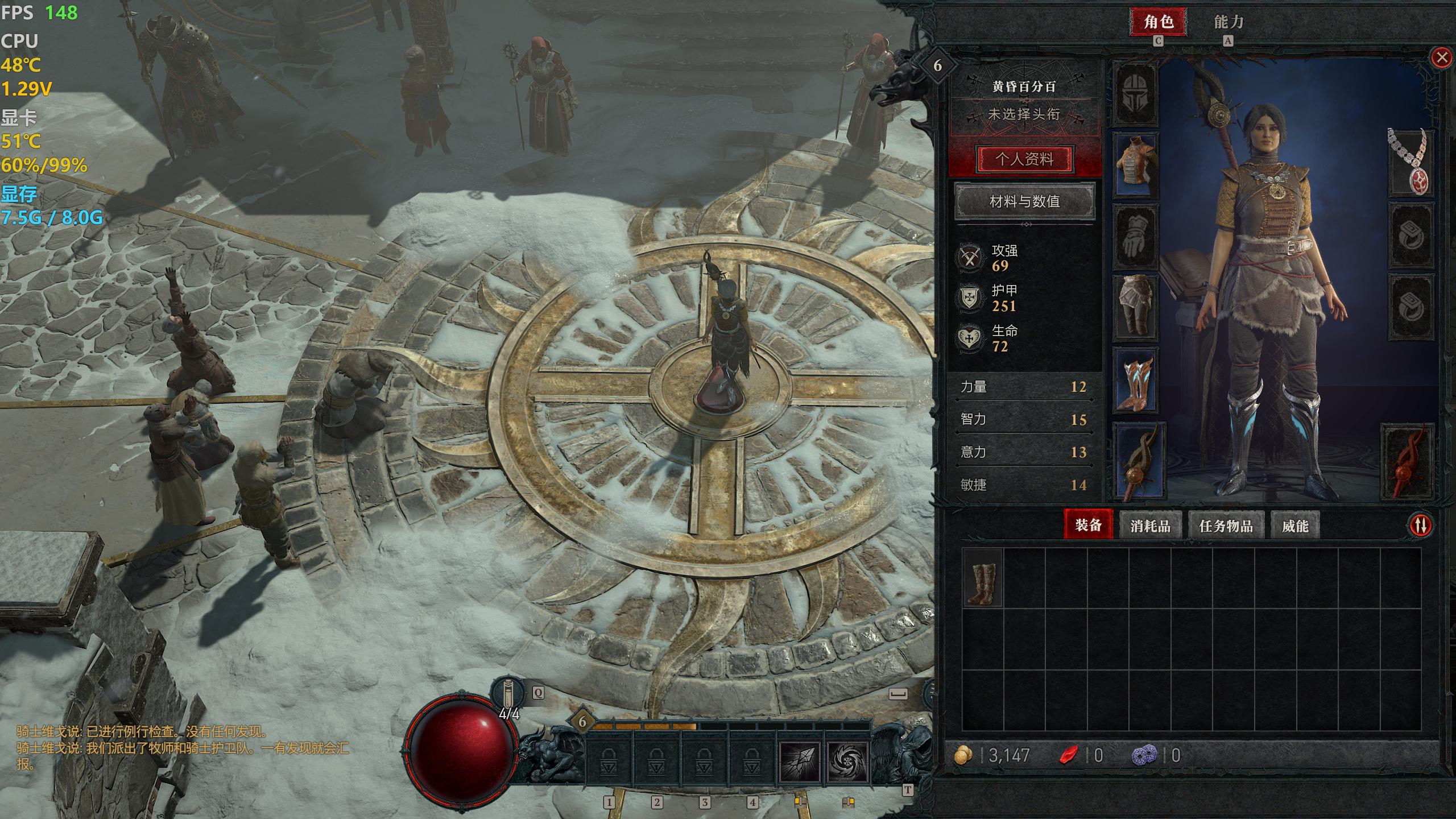The height and width of the screenshot is (819, 1456).
Task: Show the 威能 inventory tab
Action: tap(1295, 526)
